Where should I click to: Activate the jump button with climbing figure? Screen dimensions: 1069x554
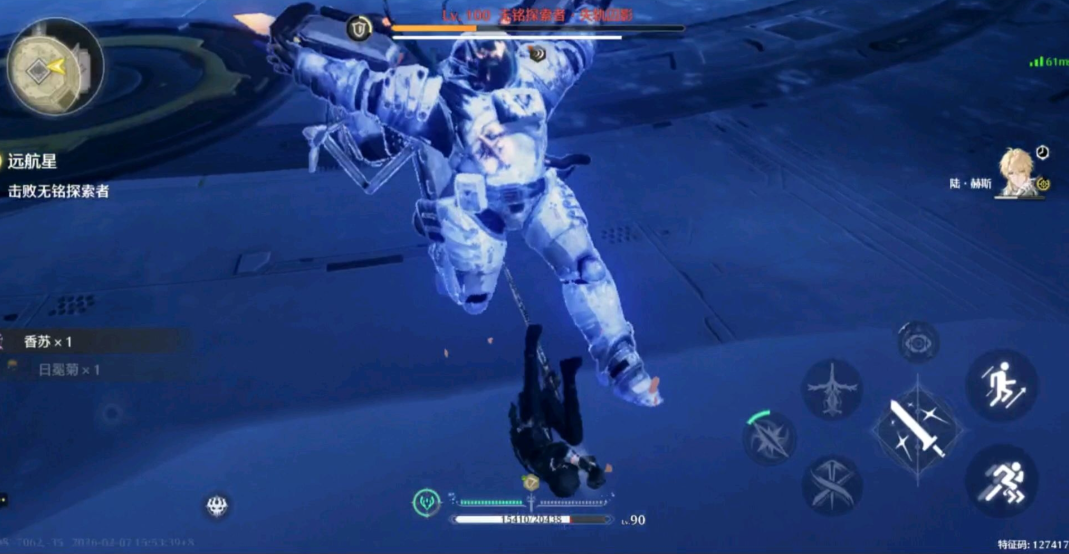point(1001,385)
